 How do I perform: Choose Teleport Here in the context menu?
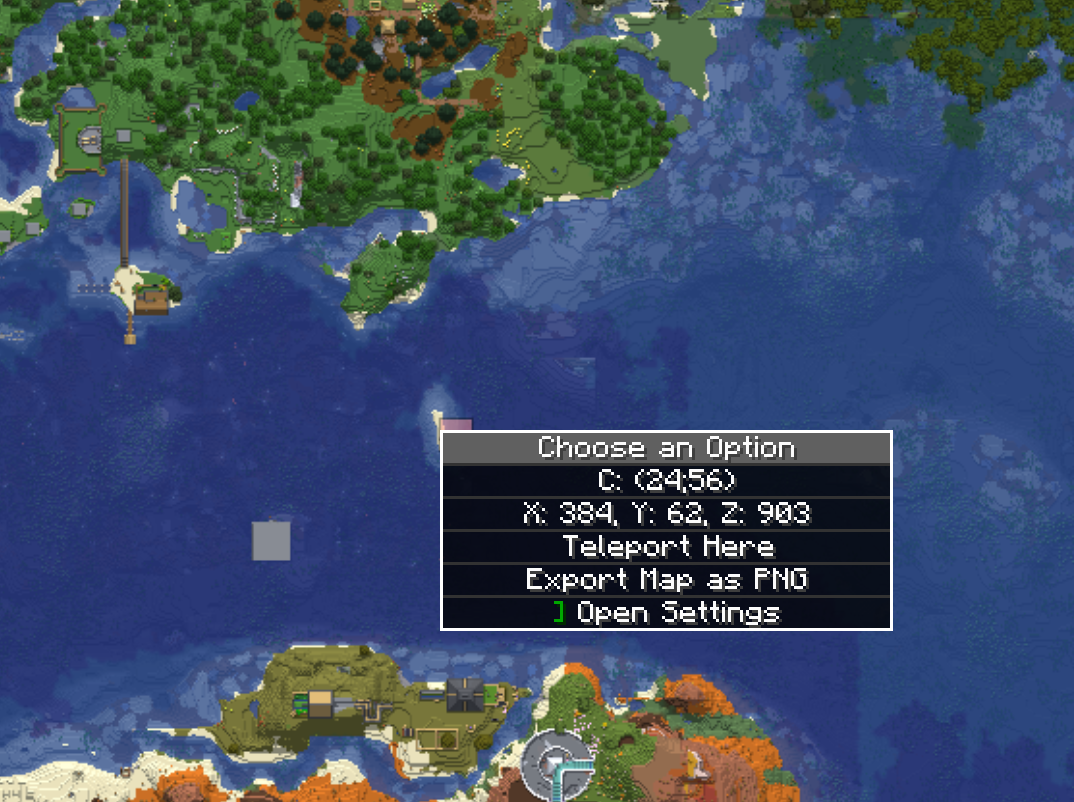[x=667, y=547]
